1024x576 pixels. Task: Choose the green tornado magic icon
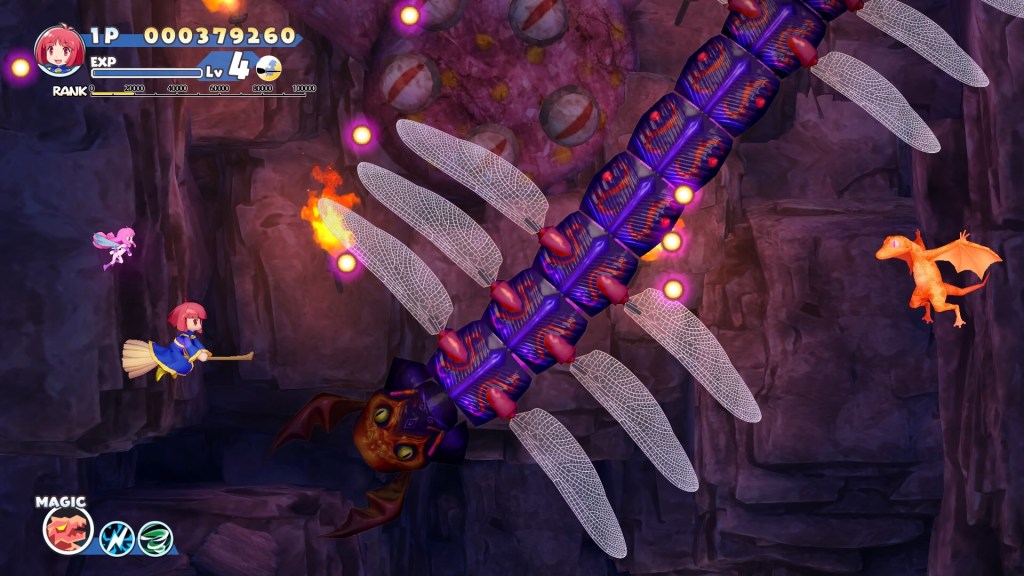tap(155, 538)
